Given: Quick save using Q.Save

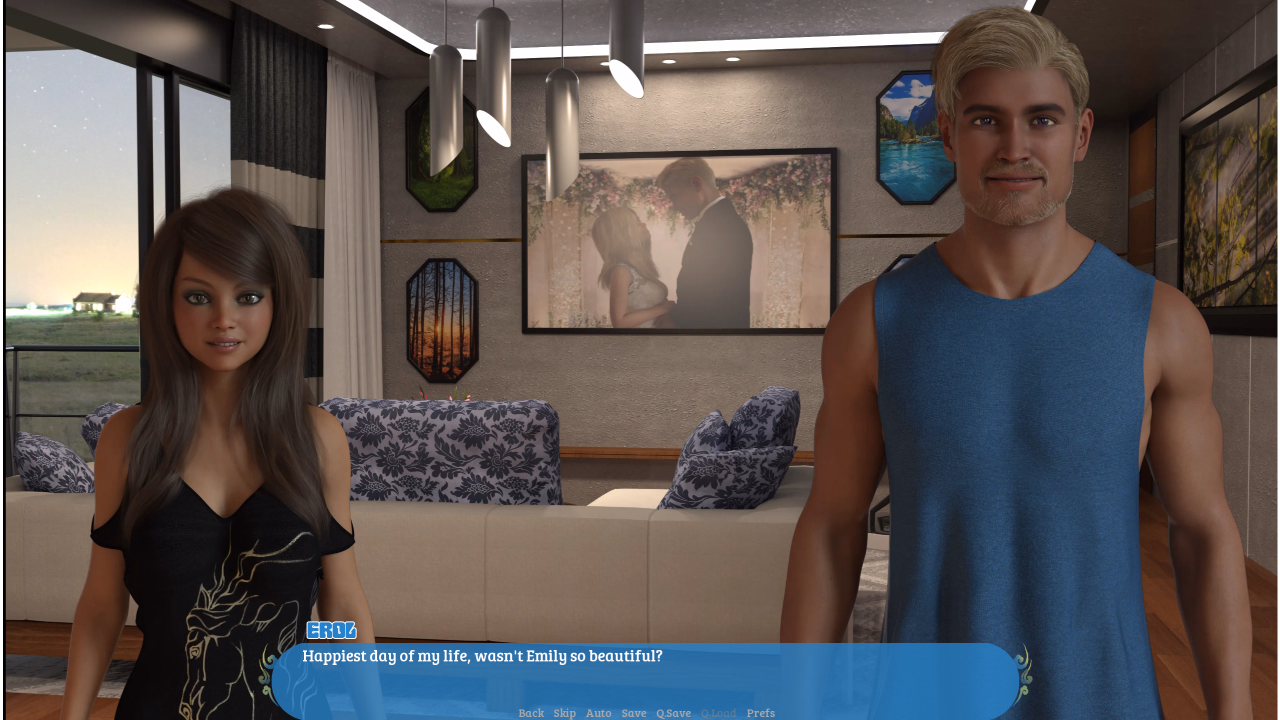Looking at the screenshot, I should (x=673, y=713).
